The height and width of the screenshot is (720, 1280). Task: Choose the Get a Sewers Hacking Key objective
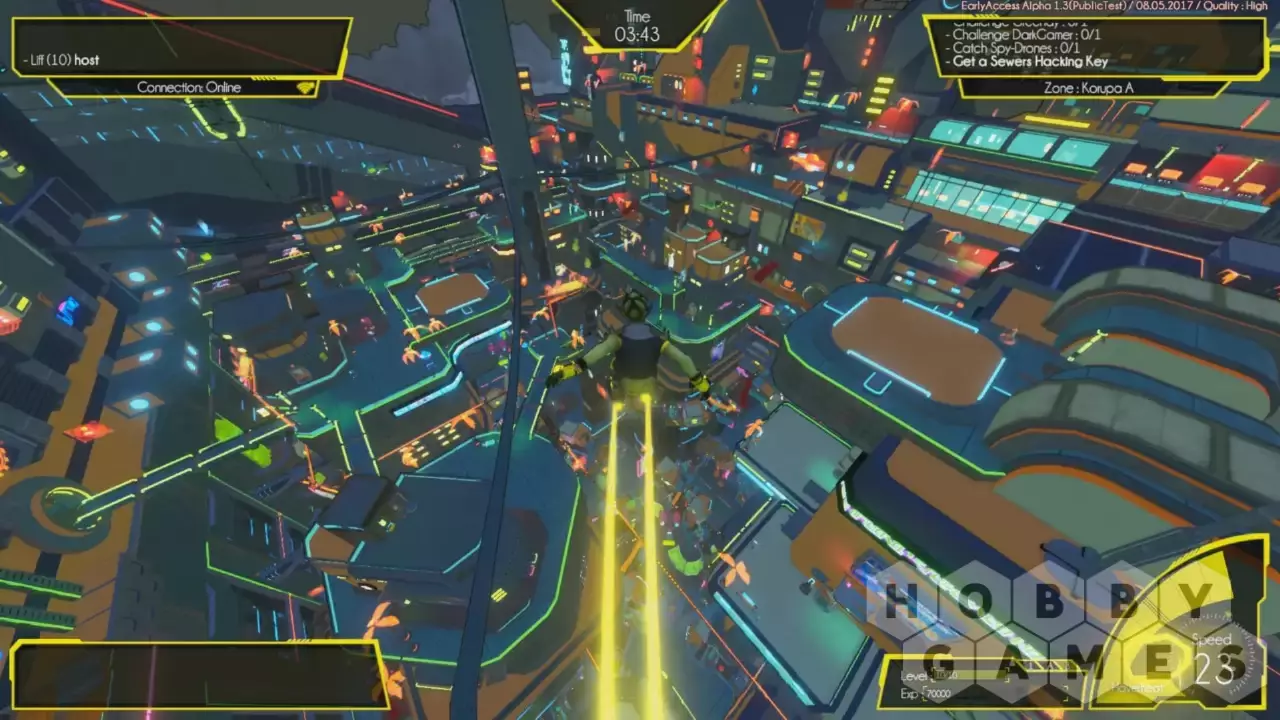pos(1030,61)
